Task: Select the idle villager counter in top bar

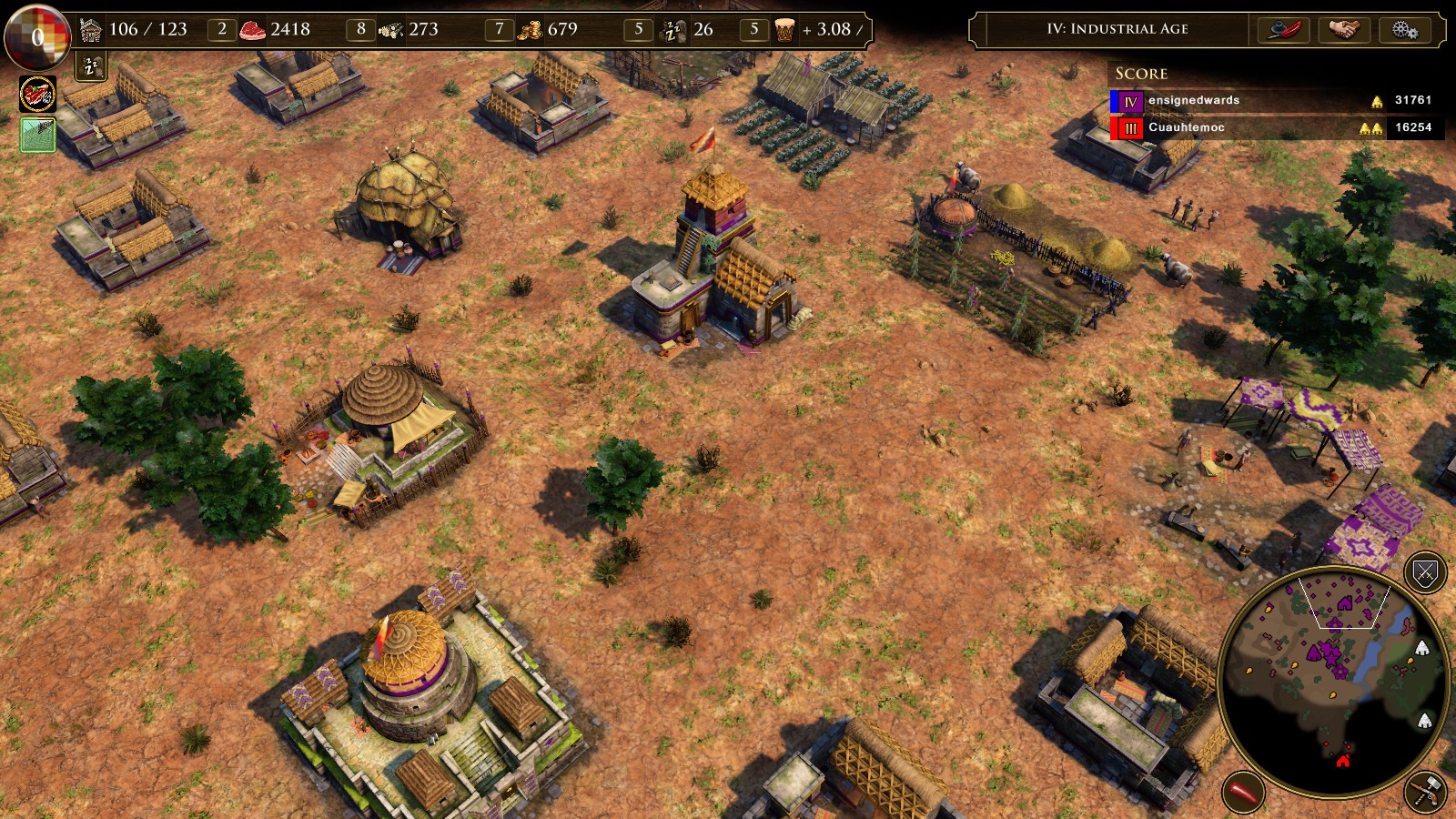Action: click(638, 29)
